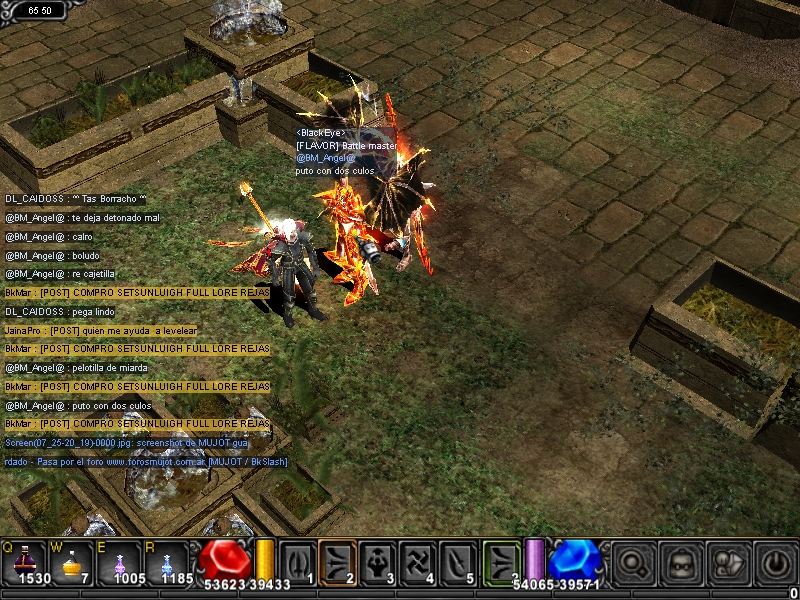Use the yellow potion in slot W
This screenshot has width=800, height=600.
pos(71,562)
